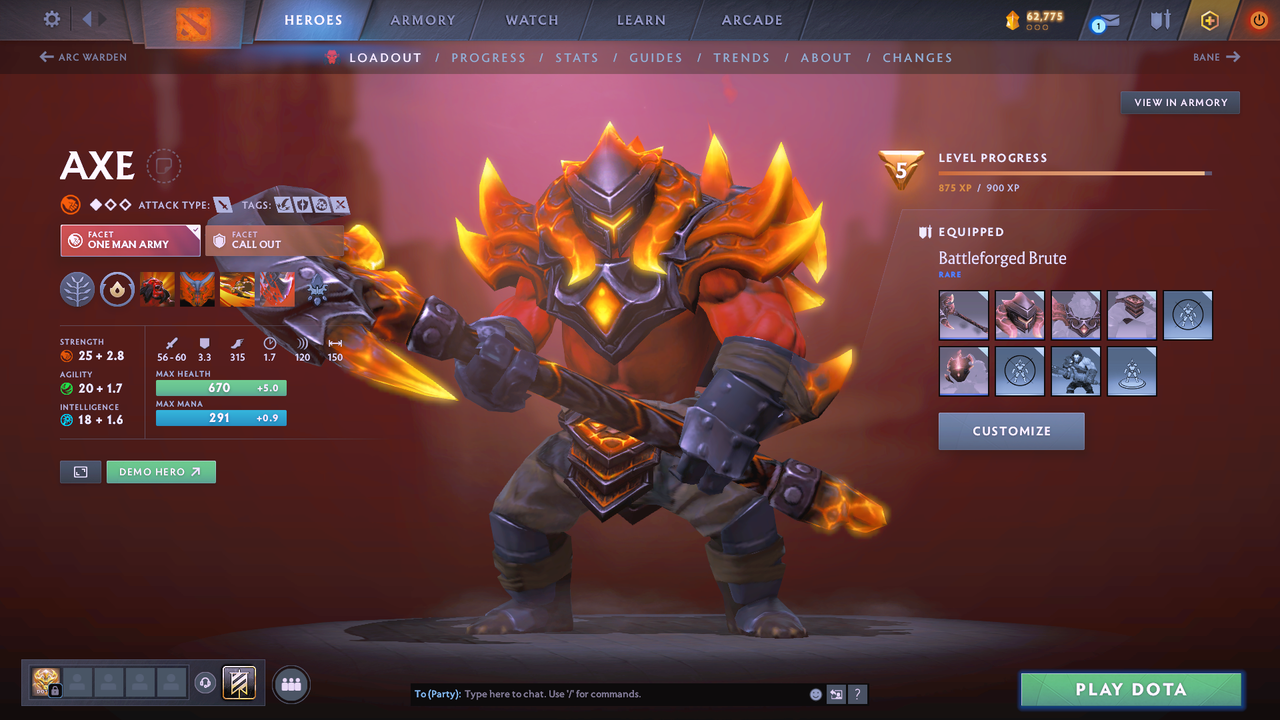The height and width of the screenshot is (720, 1280).
Task: Open the Dota 2 logo icon
Action: tap(193, 20)
